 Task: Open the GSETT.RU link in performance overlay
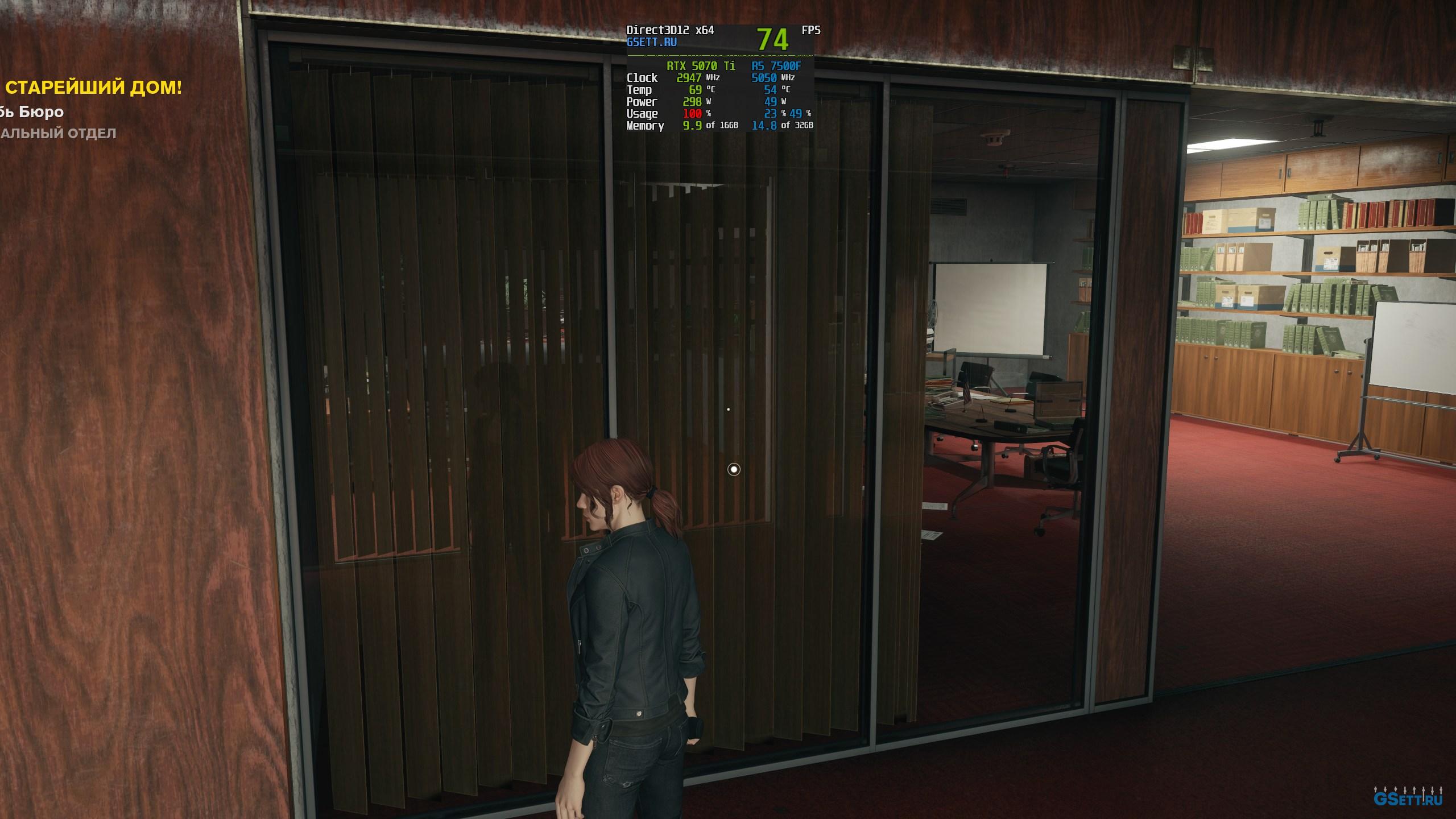point(651,42)
